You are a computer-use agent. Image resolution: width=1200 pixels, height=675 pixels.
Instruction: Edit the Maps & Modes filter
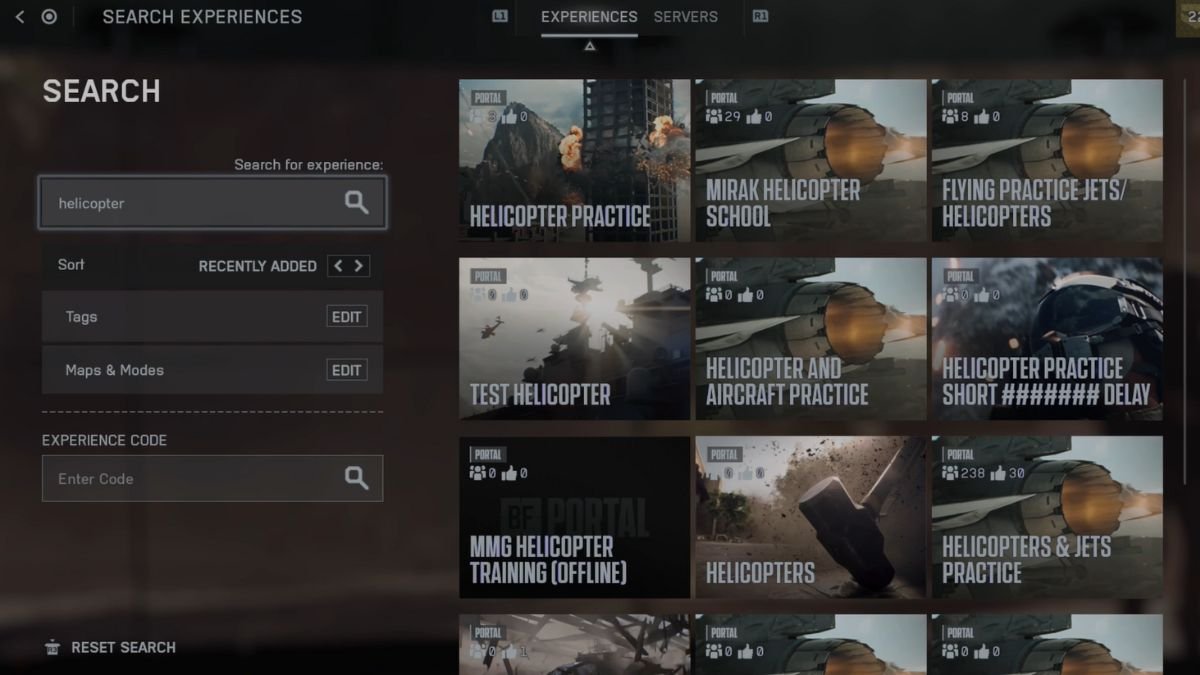(346, 370)
